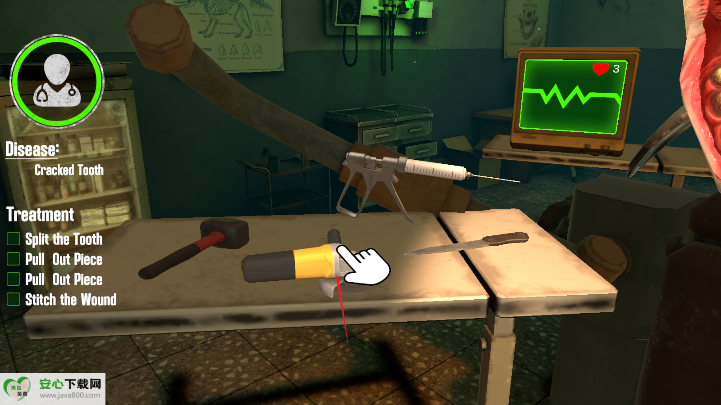Tick the Stitch the Wound checkbox

(14, 299)
